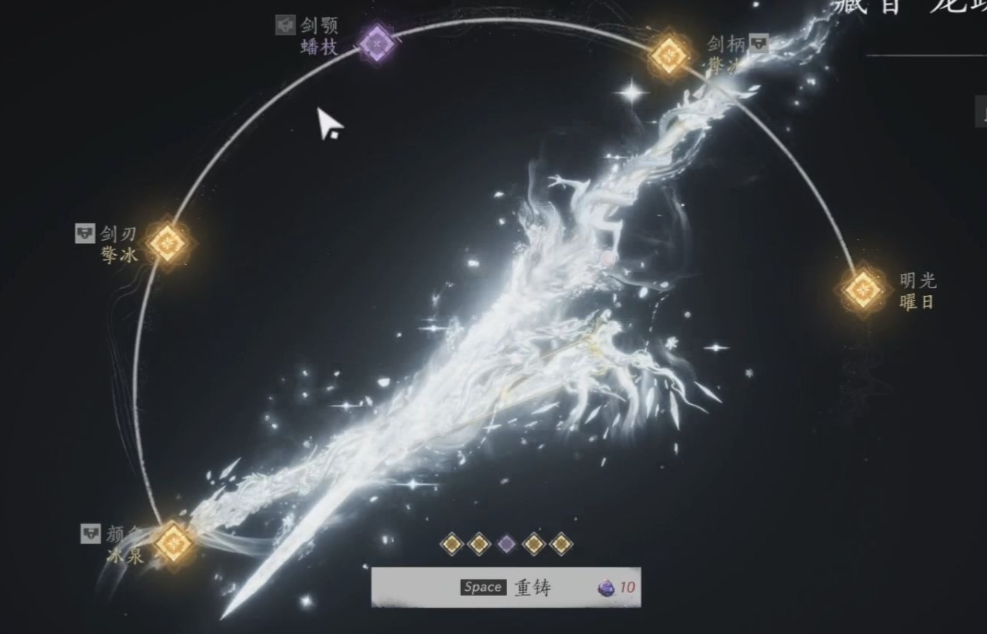This screenshot has height=634, width=987.
Task: Choose the golden 剑刃 擎冰 node
Action: (x=168, y=243)
